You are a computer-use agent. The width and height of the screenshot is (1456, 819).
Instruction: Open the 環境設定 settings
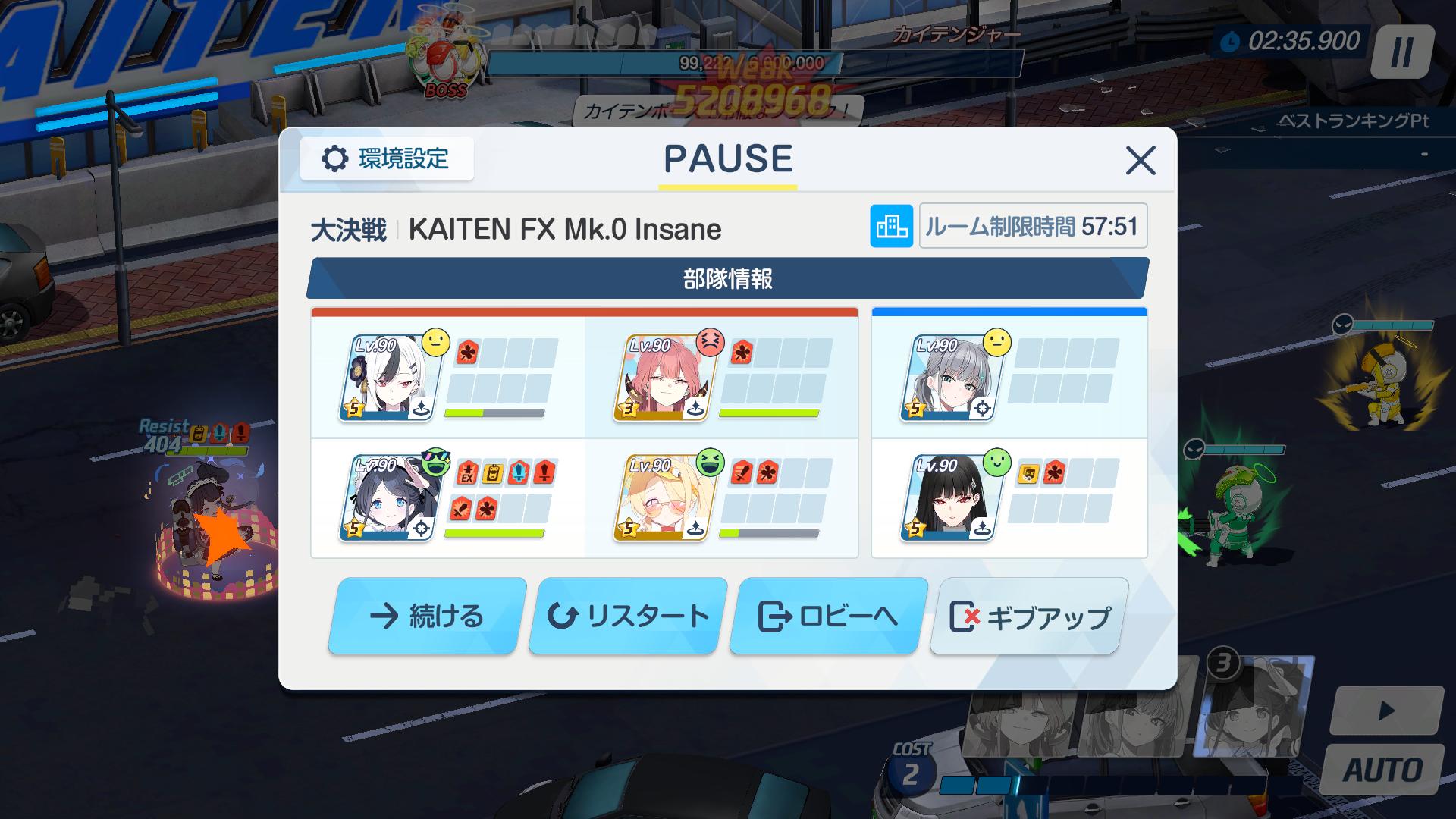click(x=387, y=159)
